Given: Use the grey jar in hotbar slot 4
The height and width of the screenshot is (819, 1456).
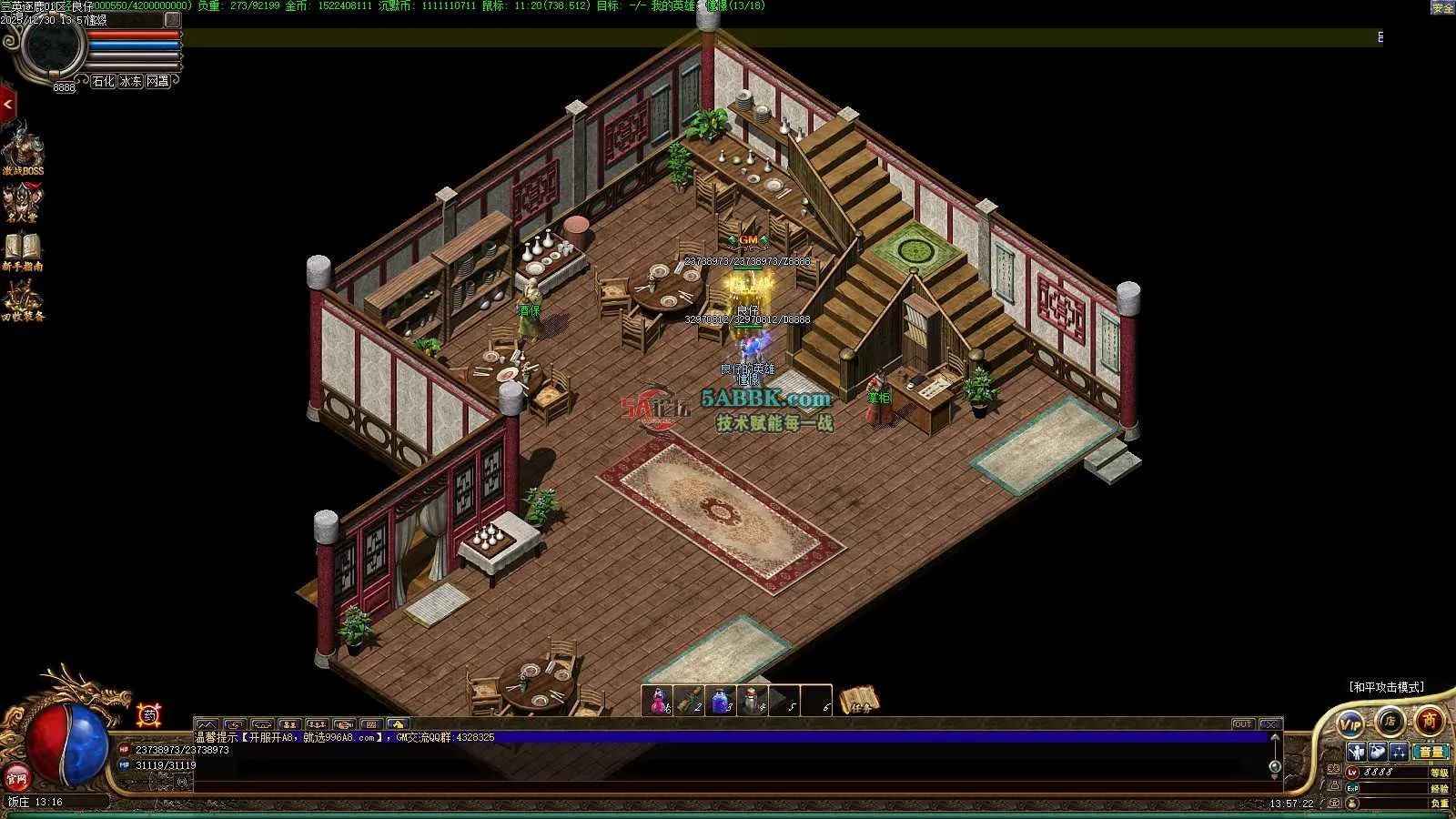Looking at the screenshot, I should point(752,701).
